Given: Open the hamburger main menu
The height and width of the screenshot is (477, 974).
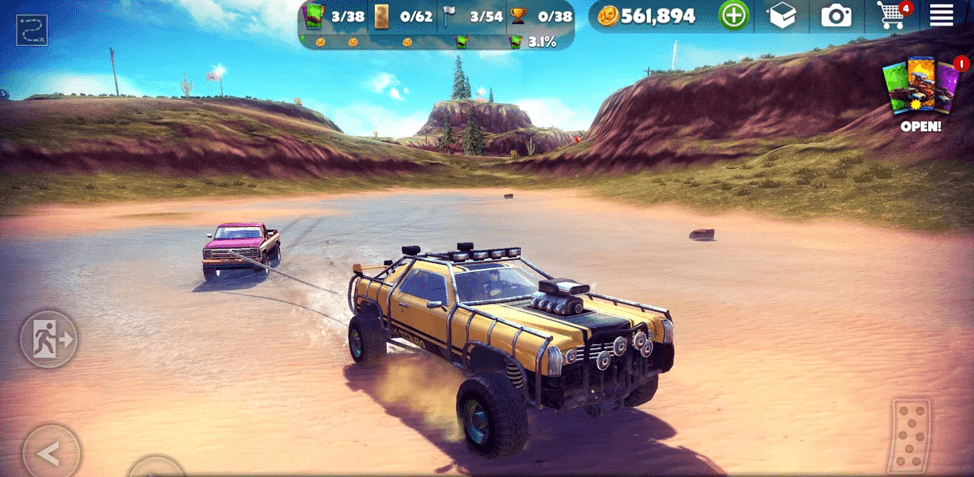Looking at the screenshot, I should (941, 15).
